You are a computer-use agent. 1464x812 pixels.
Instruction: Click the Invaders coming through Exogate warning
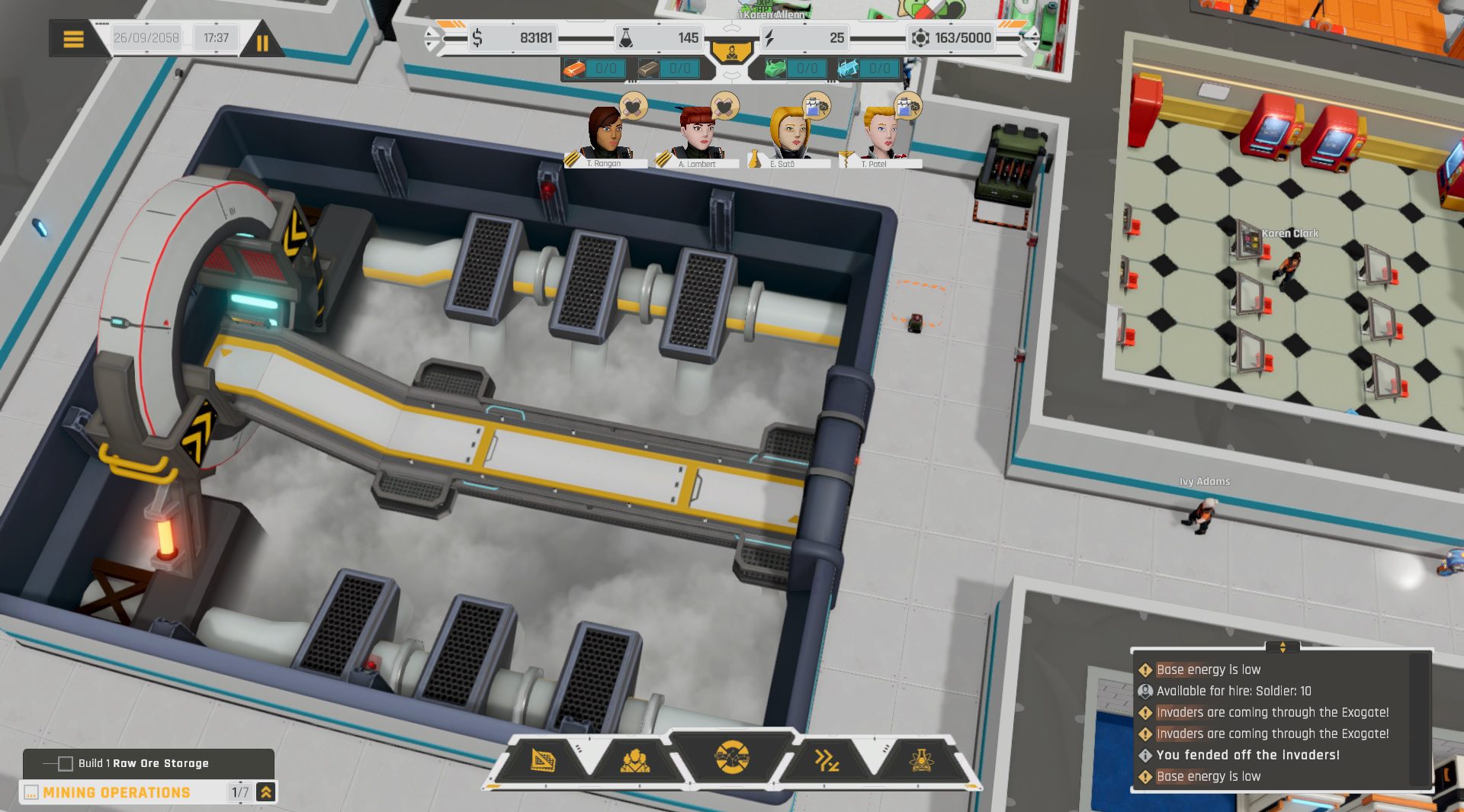(x=1272, y=712)
